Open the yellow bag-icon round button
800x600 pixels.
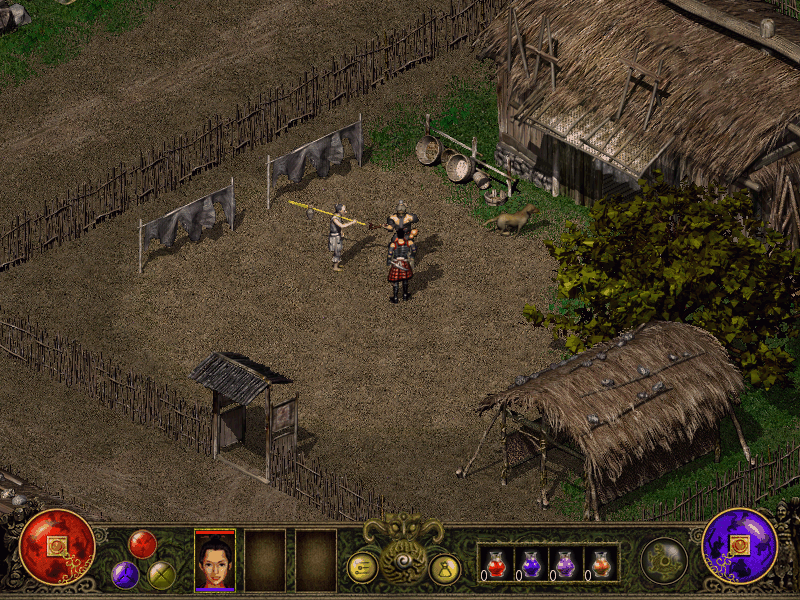point(444,568)
